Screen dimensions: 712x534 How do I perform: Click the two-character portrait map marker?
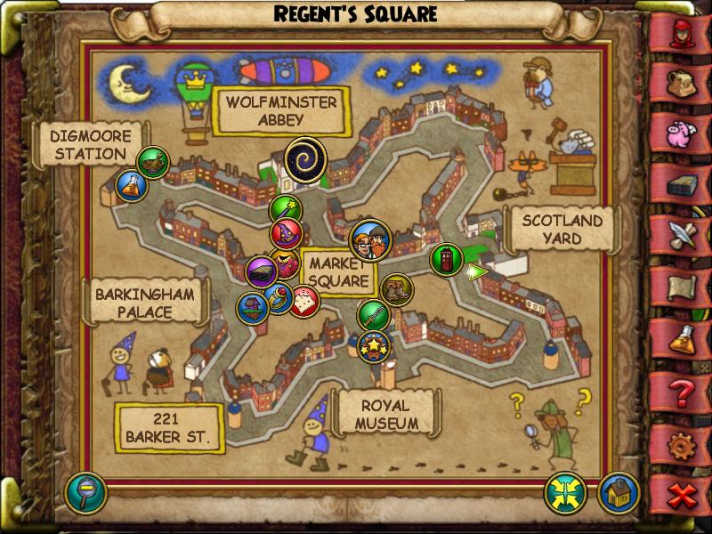(369, 239)
